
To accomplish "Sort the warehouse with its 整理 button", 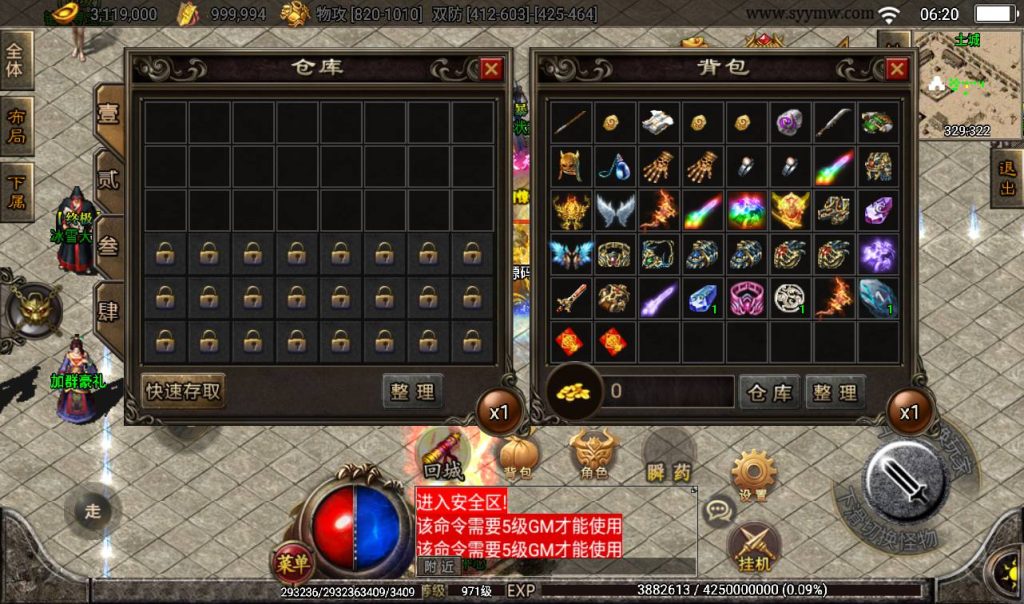I will coord(412,392).
